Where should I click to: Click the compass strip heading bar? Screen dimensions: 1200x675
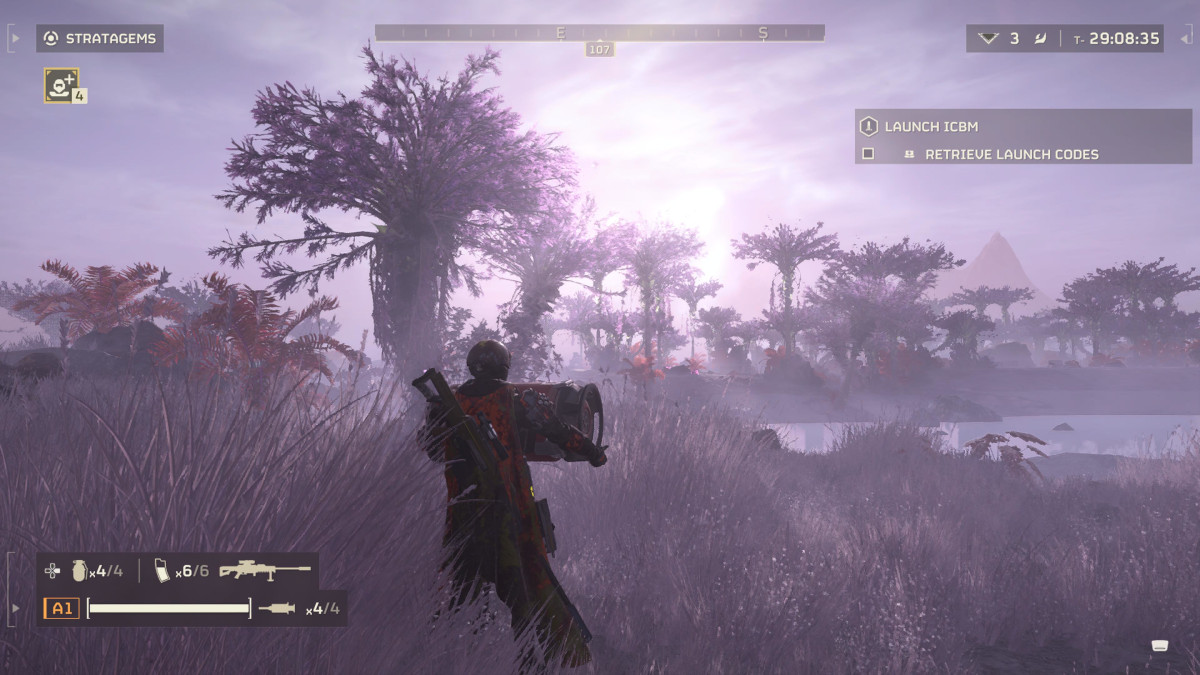[x=599, y=33]
